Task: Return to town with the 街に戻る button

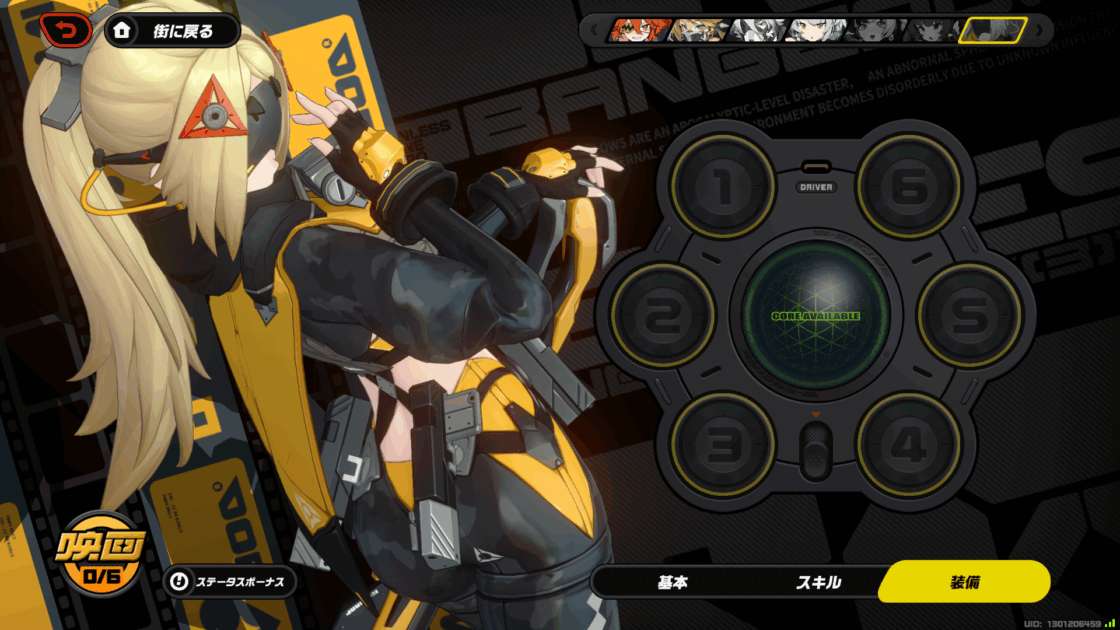Action: tap(172, 31)
